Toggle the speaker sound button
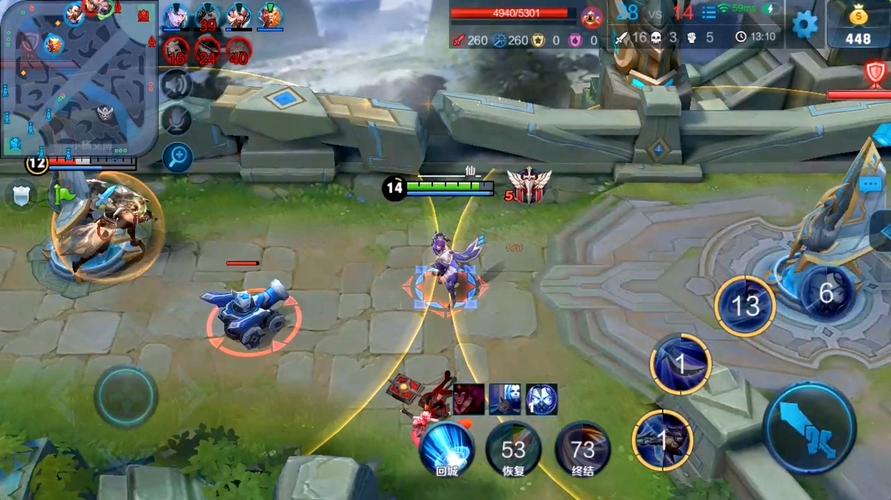This screenshot has width=891, height=500. [177, 87]
